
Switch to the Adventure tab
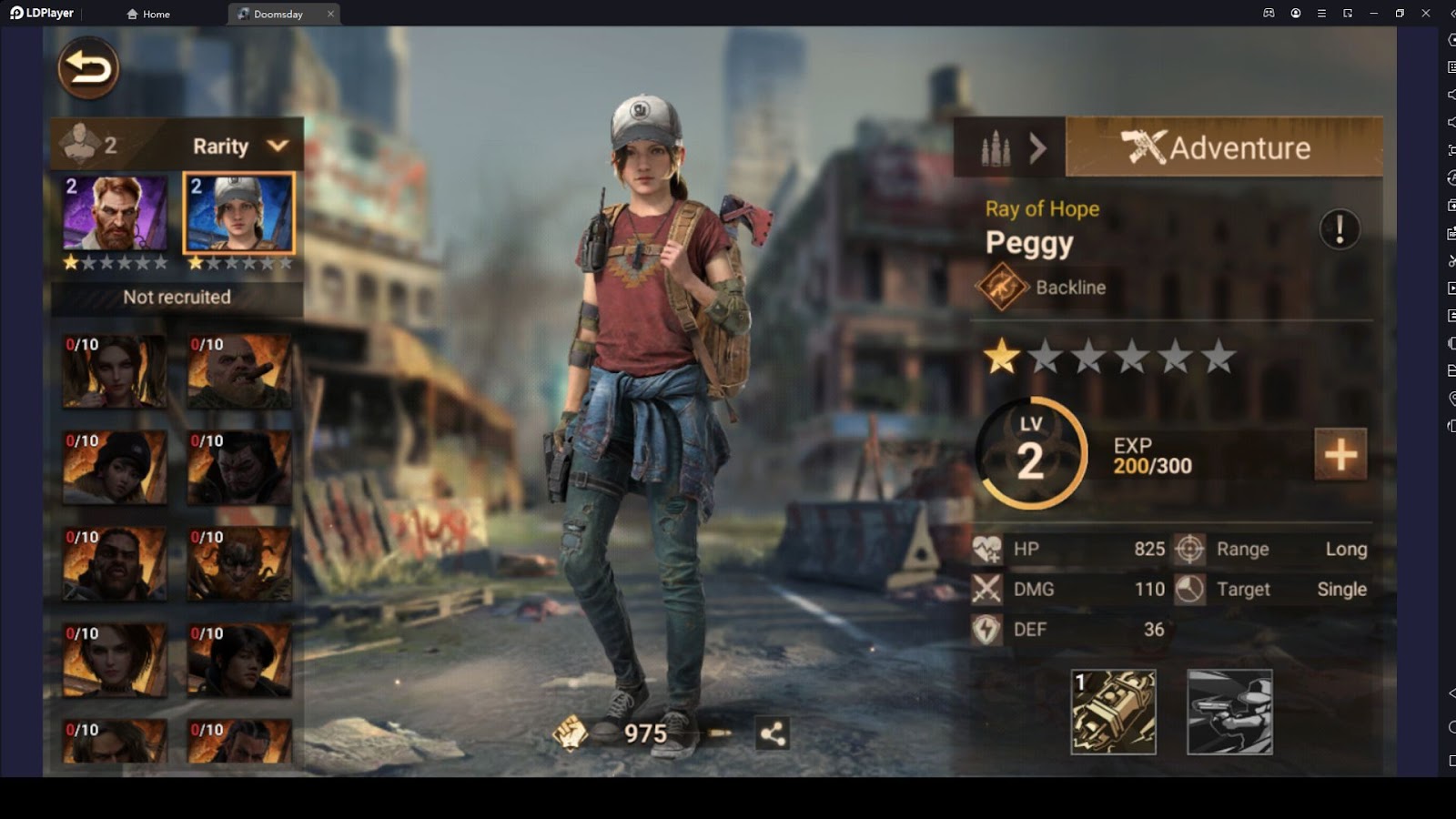[1223, 147]
